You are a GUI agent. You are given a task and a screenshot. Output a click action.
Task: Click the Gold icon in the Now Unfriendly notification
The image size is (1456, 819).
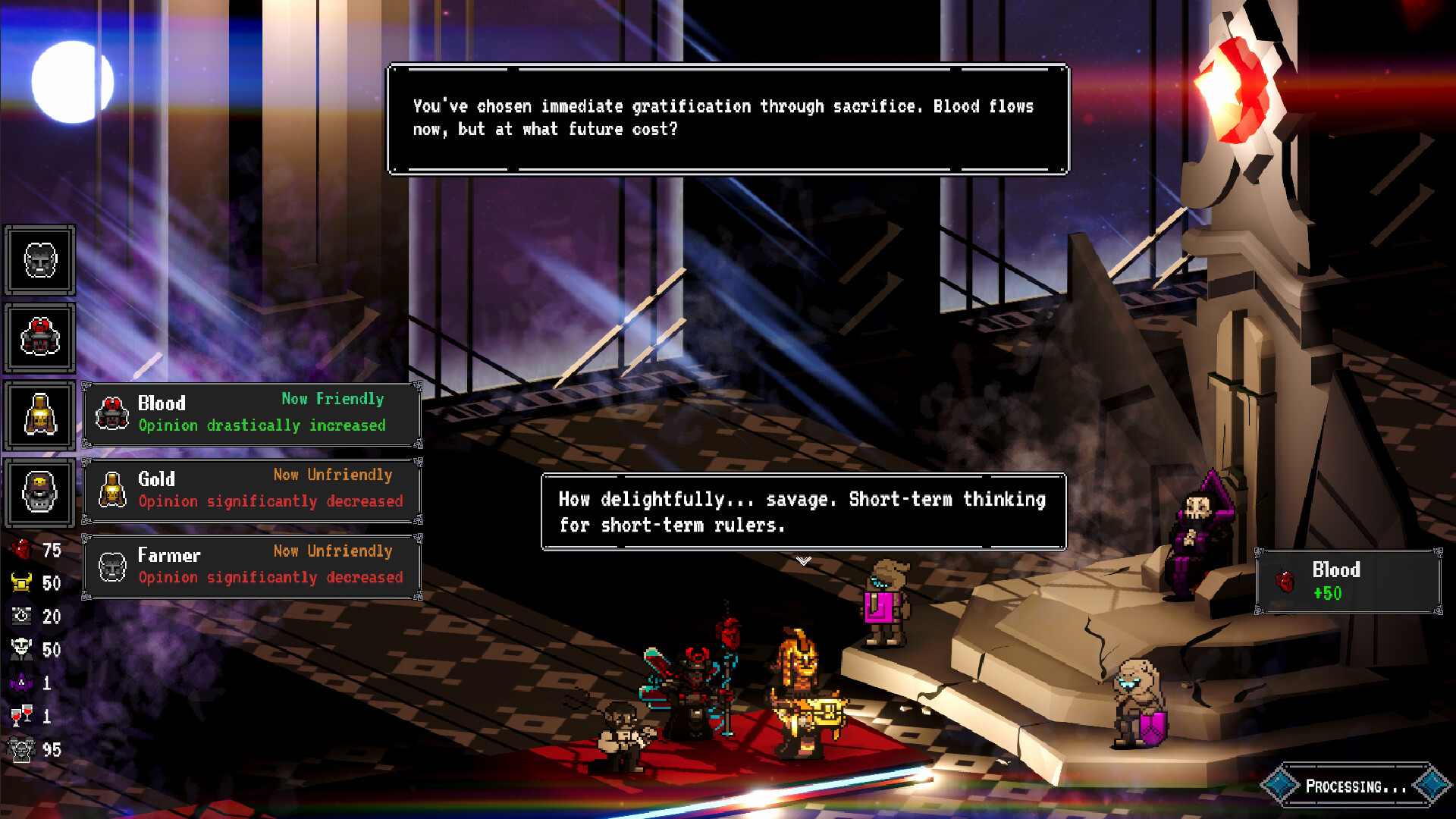coord(111,489)
